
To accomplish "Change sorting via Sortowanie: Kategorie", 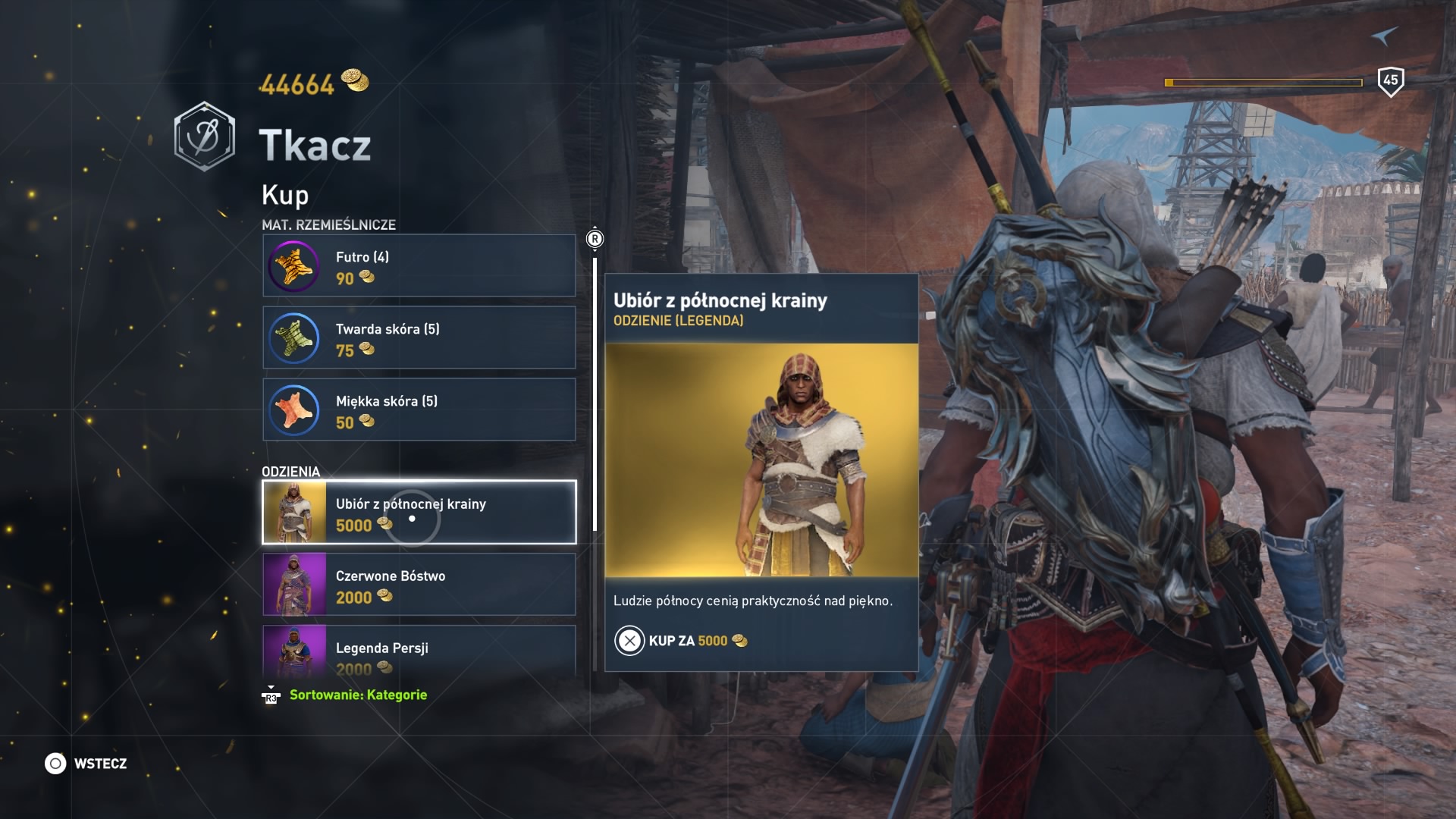I will point(357,695).
